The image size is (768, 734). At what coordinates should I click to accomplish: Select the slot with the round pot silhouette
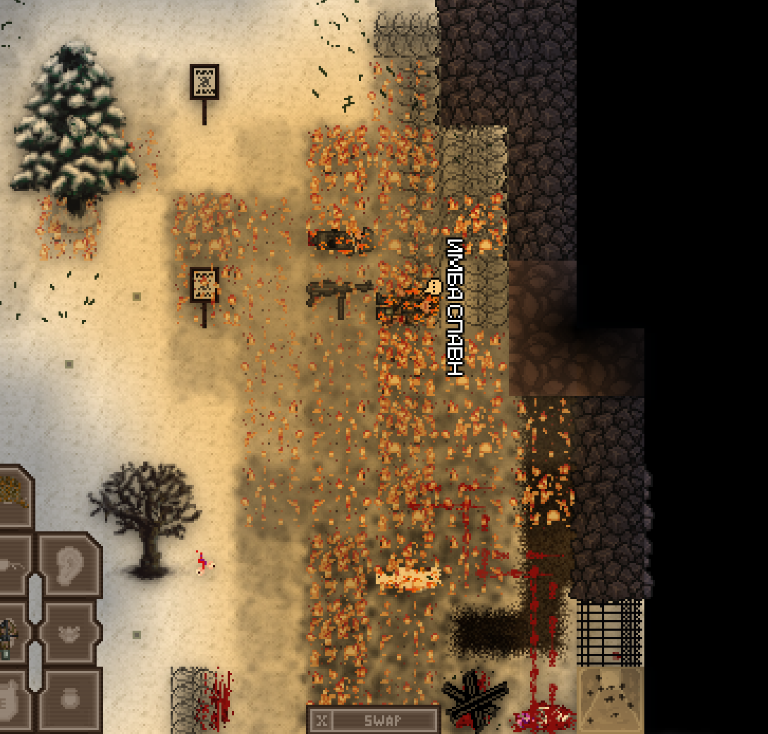pos(70,699)
